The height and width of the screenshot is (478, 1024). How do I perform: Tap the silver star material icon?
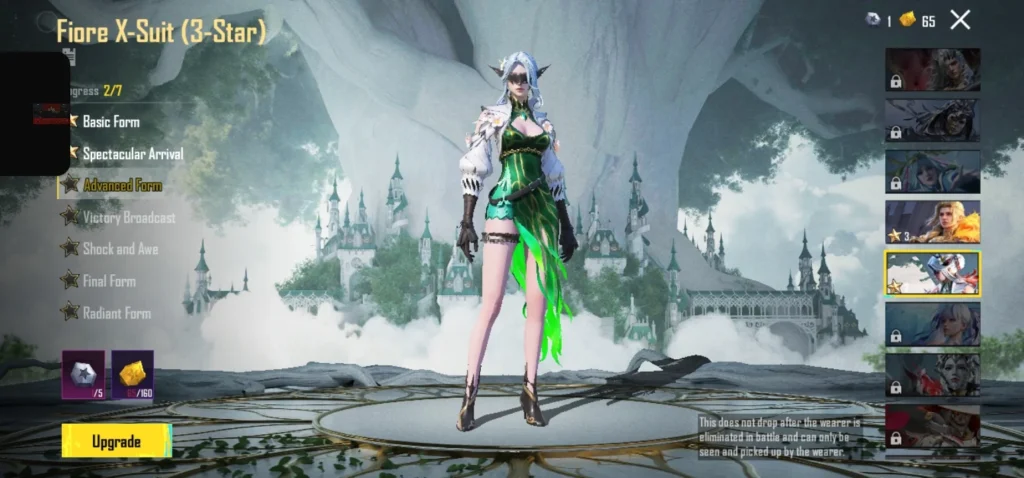83,374
